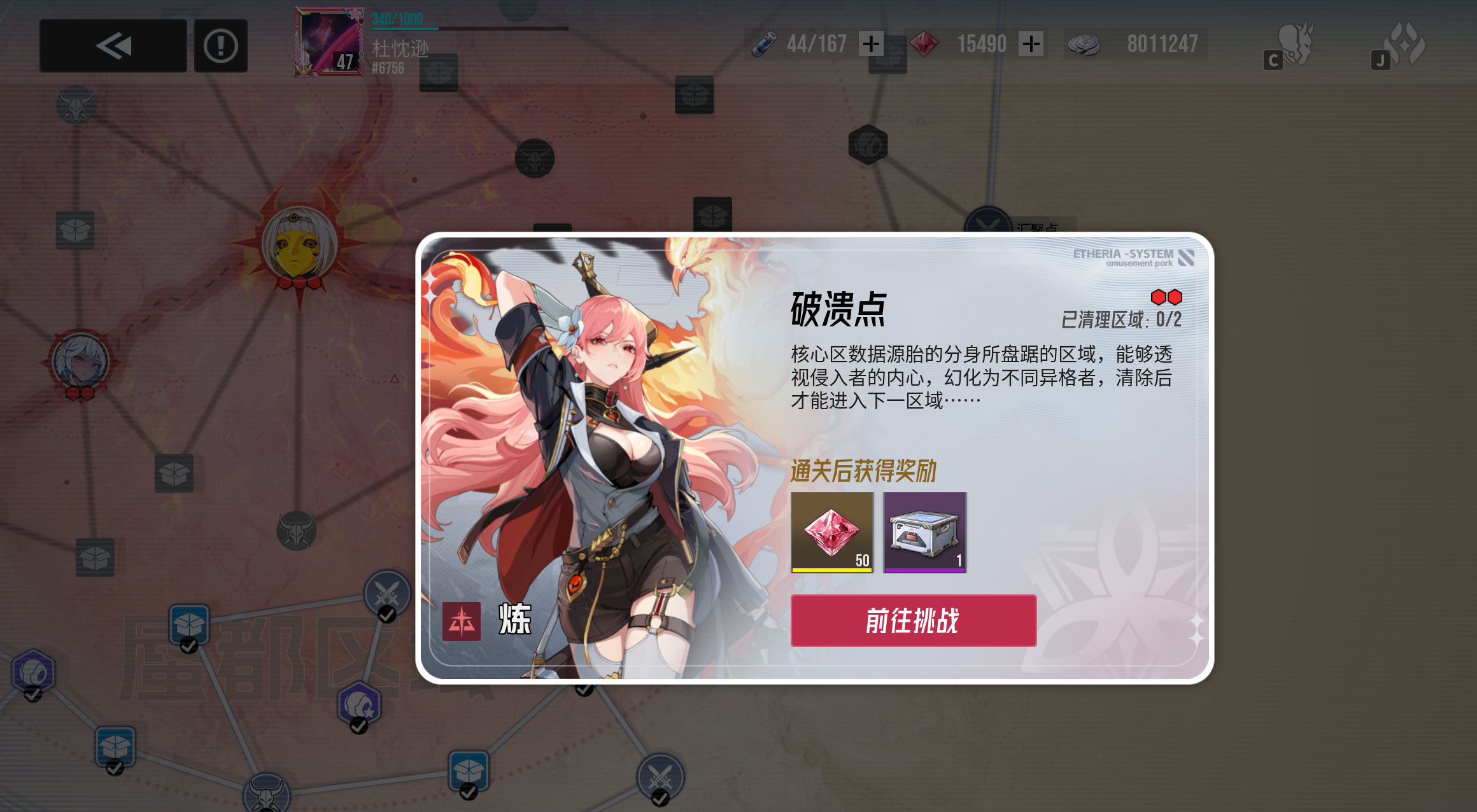Click the energy capsule icon showing 44/167
This screenshot has width=1477, height=812.
click(x=764, y=43)
